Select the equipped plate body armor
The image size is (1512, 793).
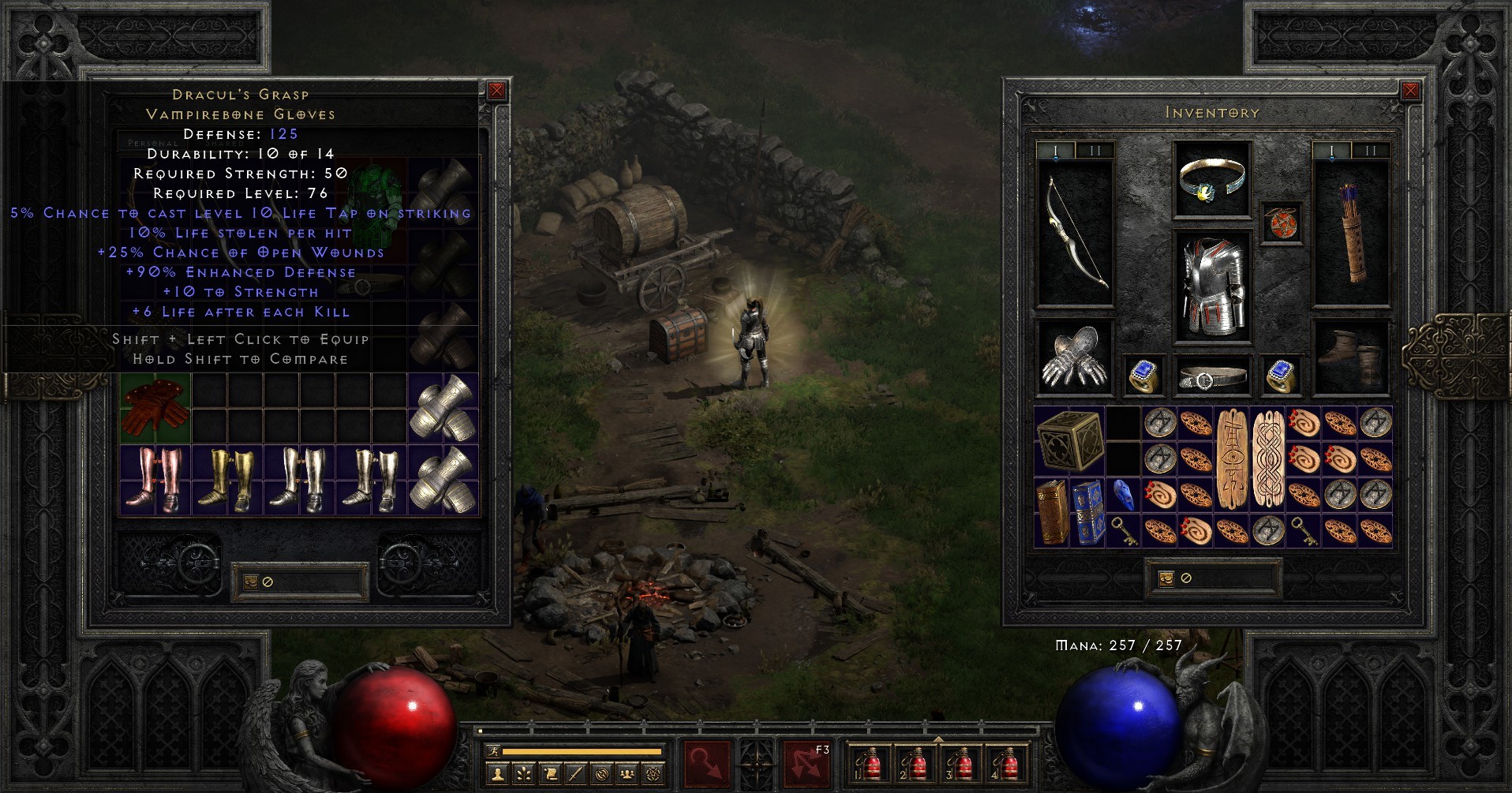(x=1212, y=287)
